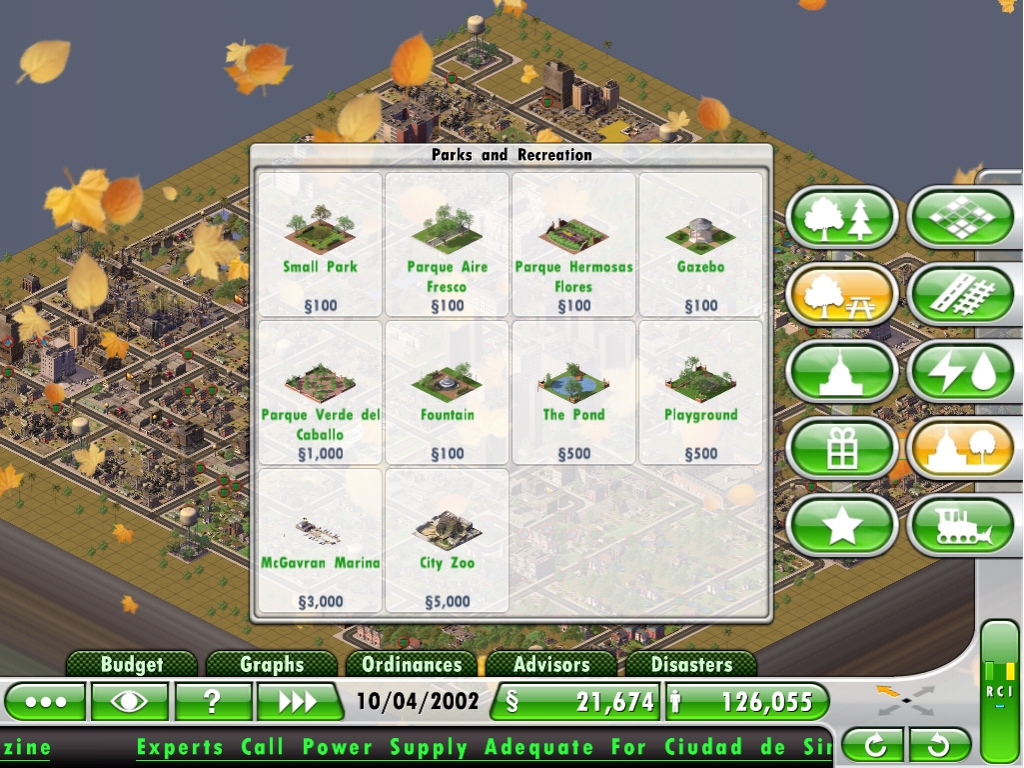This screenshot has width=1024, height=768.
Task: Select the Playground option
Action: 701,393
